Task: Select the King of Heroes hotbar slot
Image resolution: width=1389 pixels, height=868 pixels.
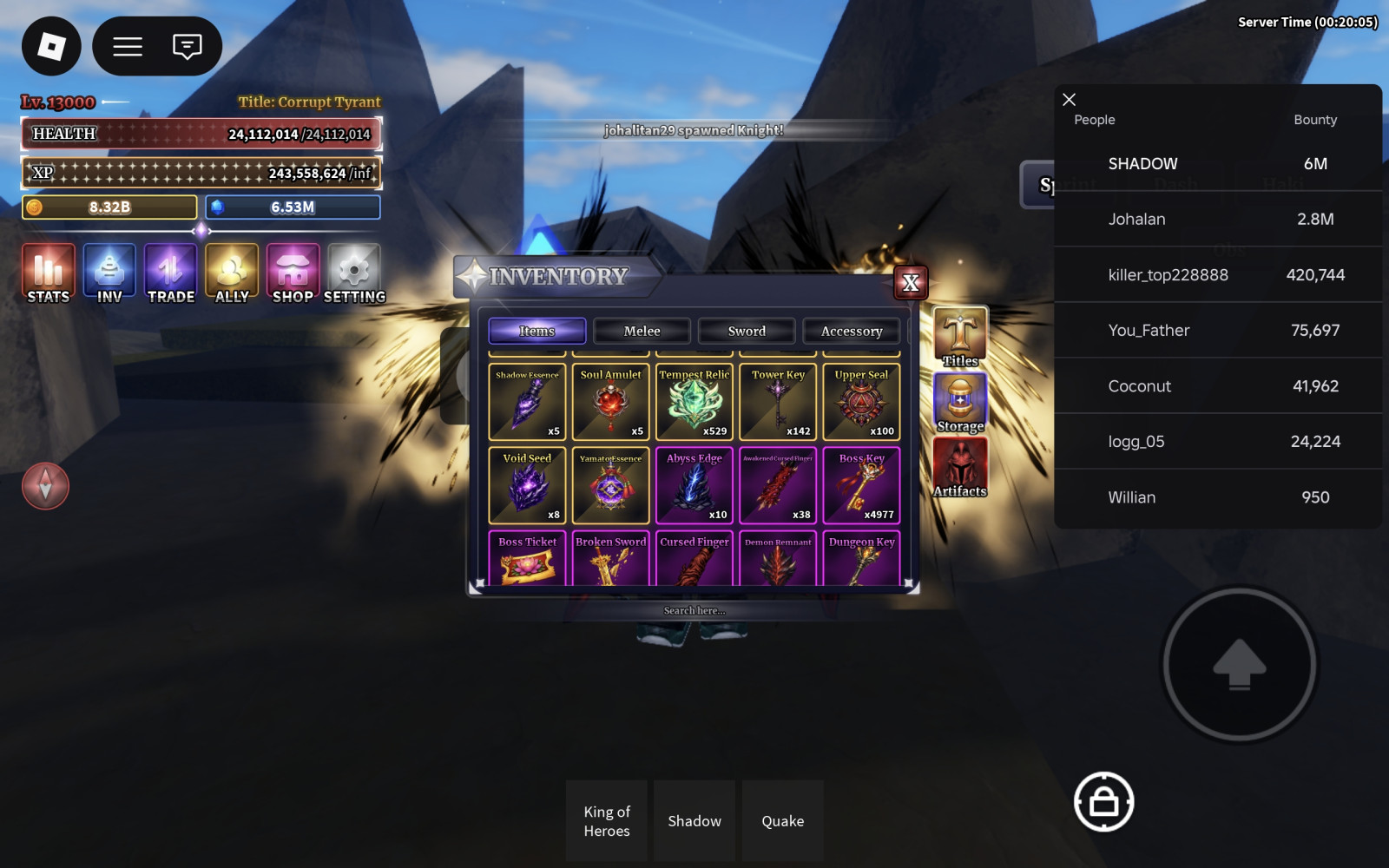Action: point(607,820)
